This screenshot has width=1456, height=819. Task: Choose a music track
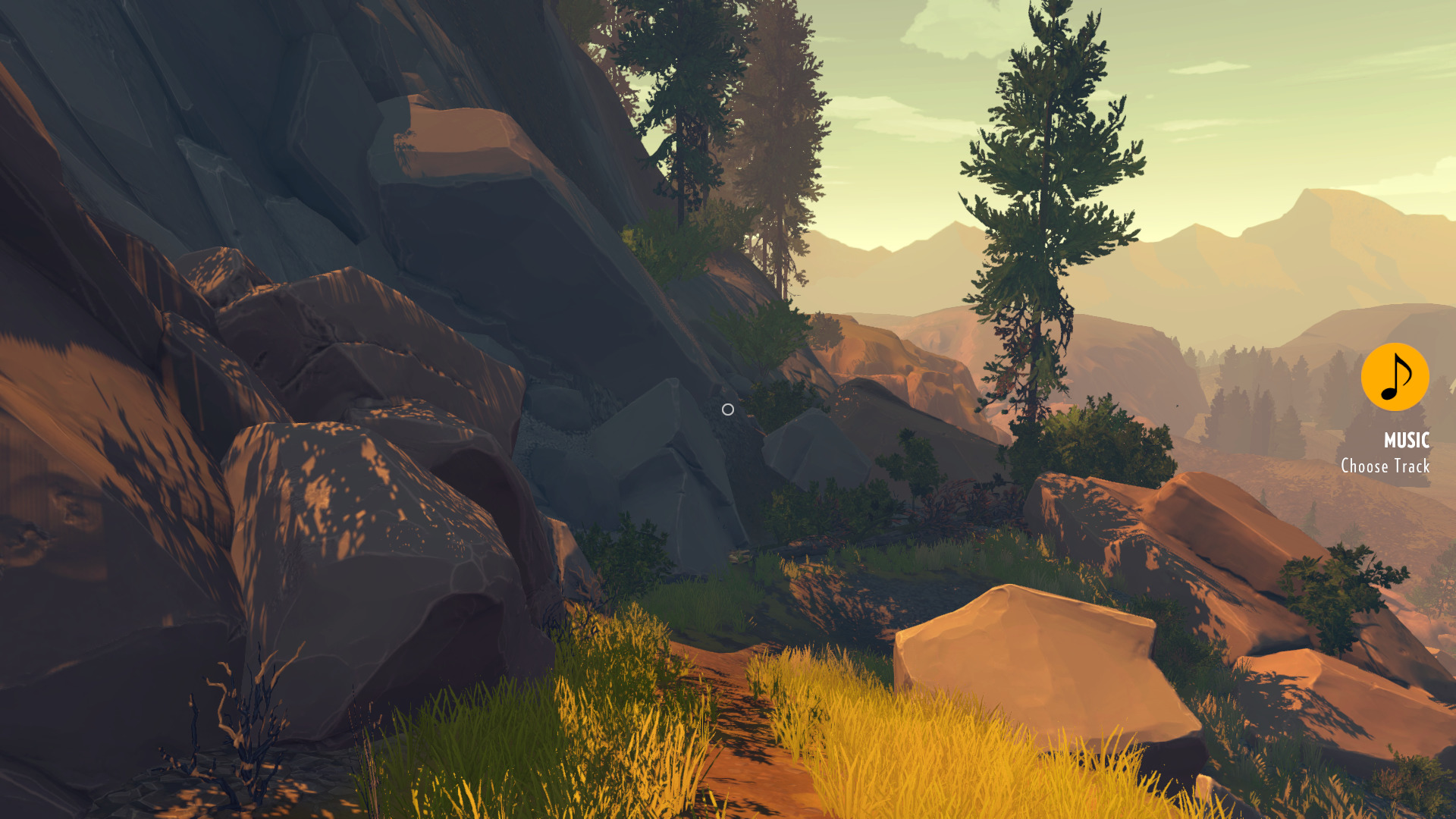point(1385,466)
